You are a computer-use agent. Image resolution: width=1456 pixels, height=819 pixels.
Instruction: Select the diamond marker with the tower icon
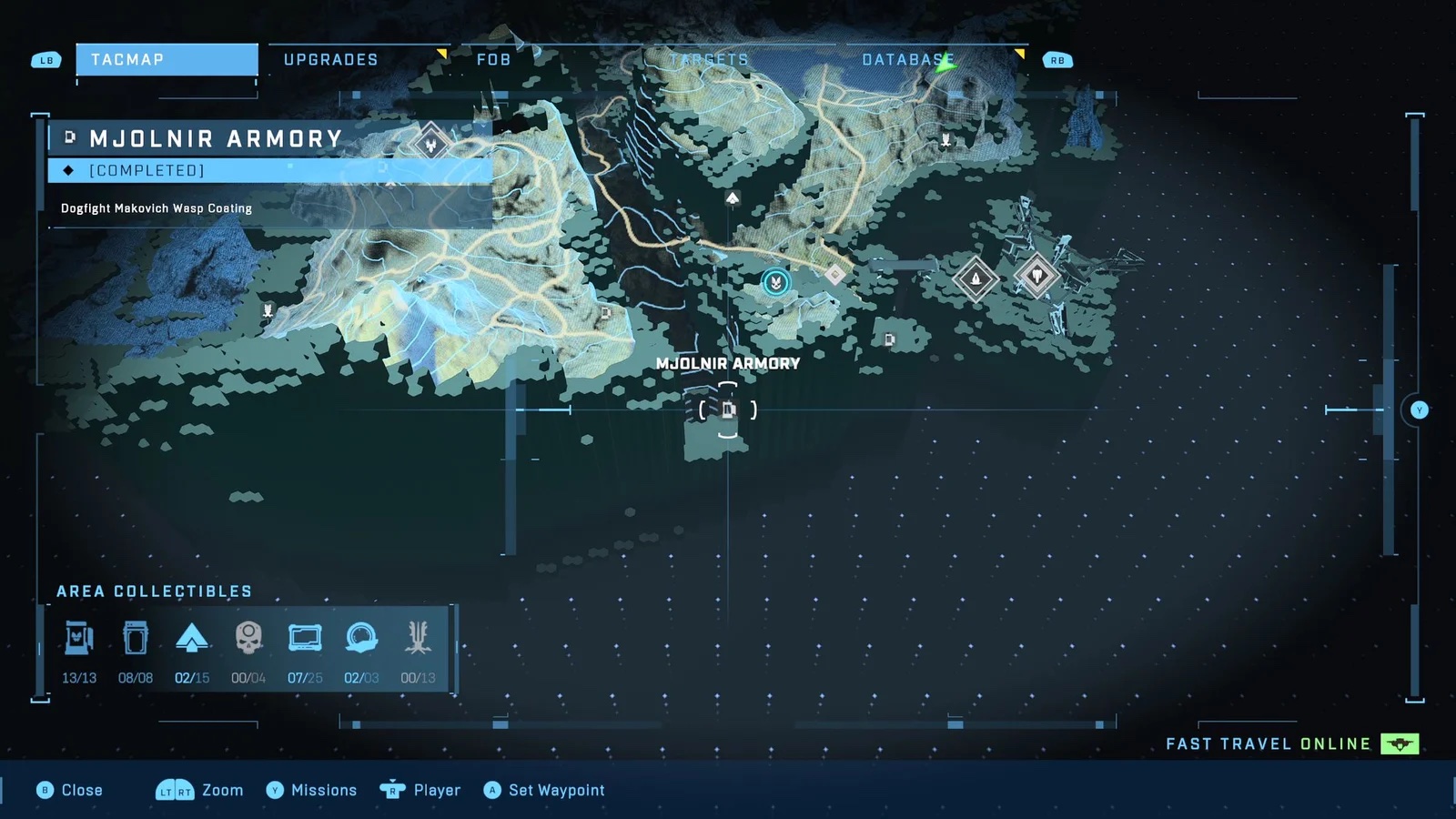pos(976,277)
